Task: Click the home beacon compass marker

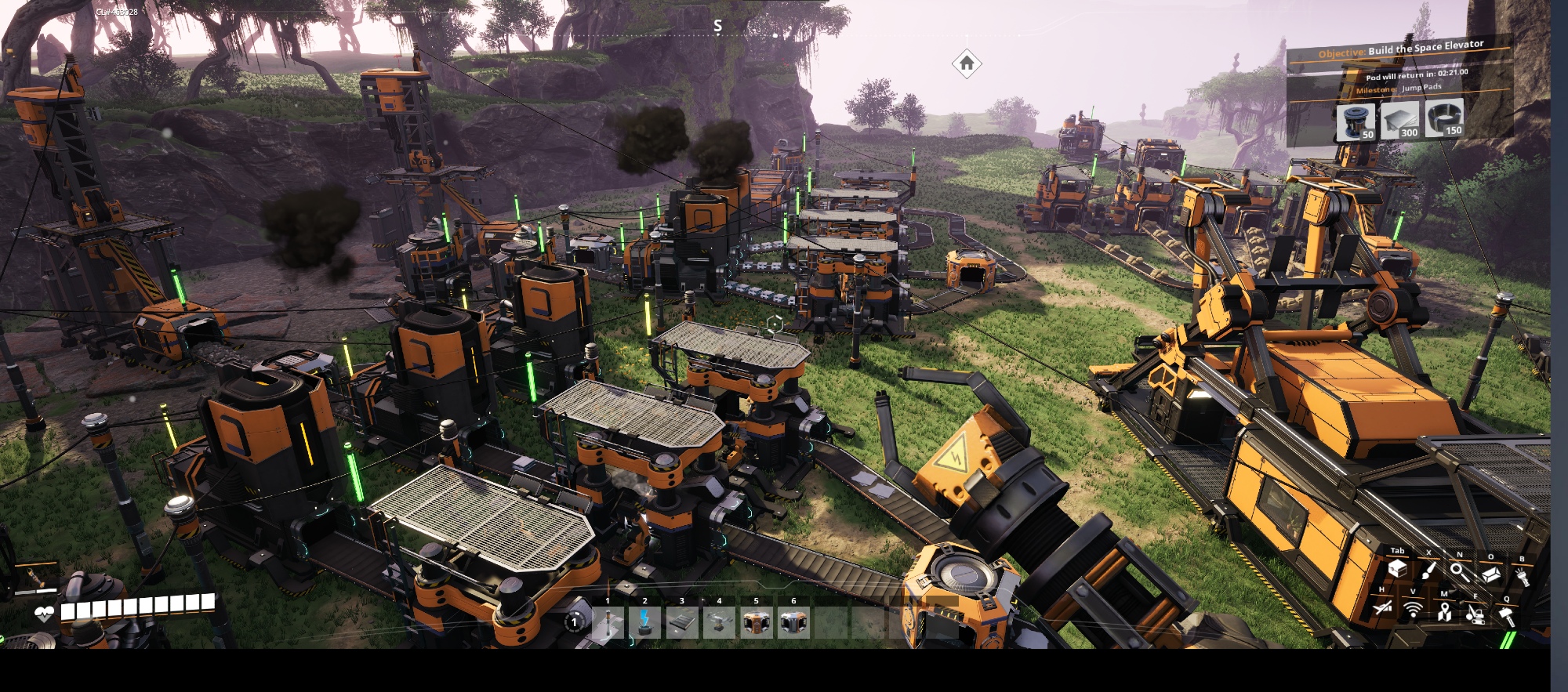Action: (967, 63)
